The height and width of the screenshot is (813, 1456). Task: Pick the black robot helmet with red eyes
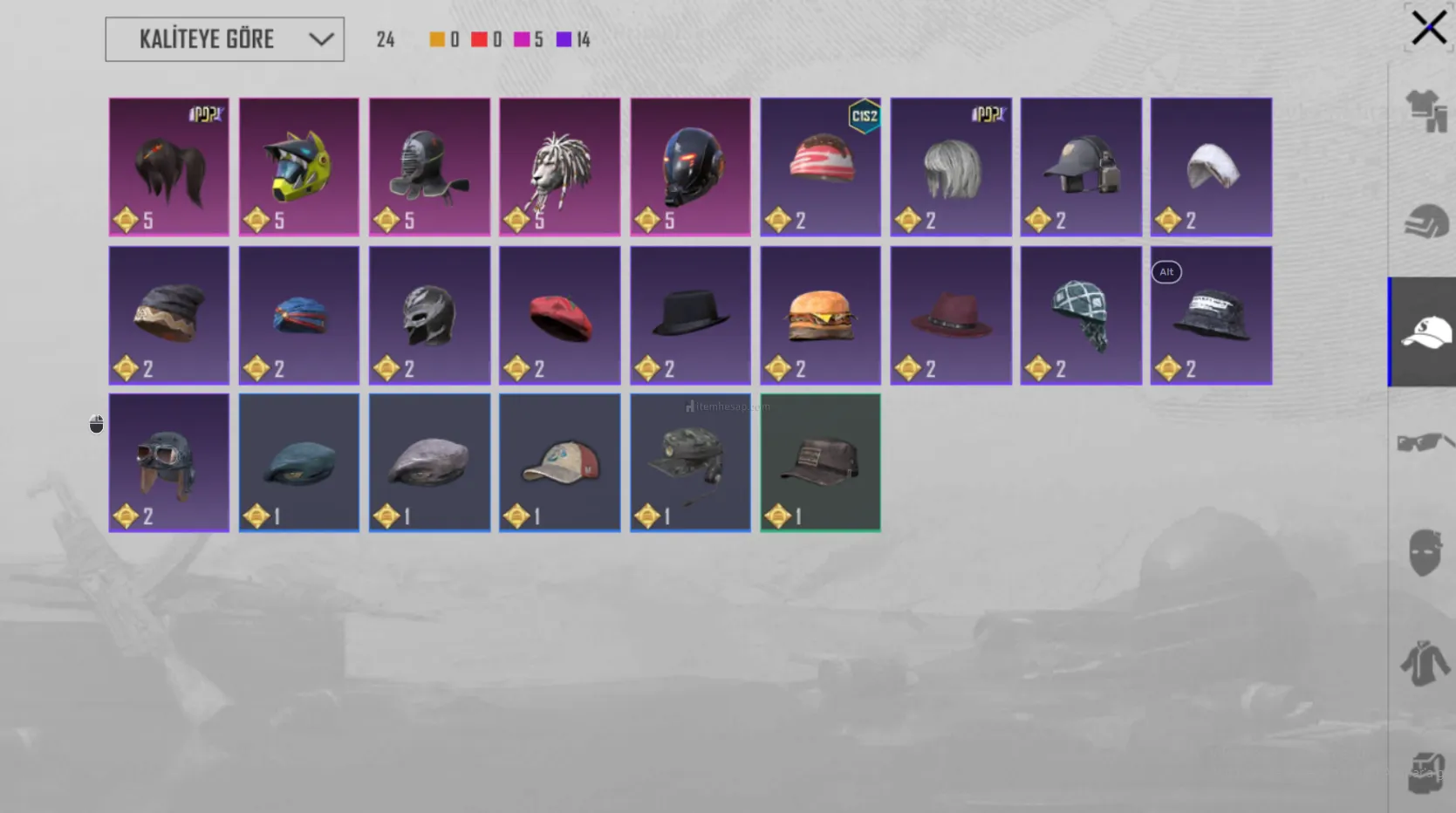690,167
